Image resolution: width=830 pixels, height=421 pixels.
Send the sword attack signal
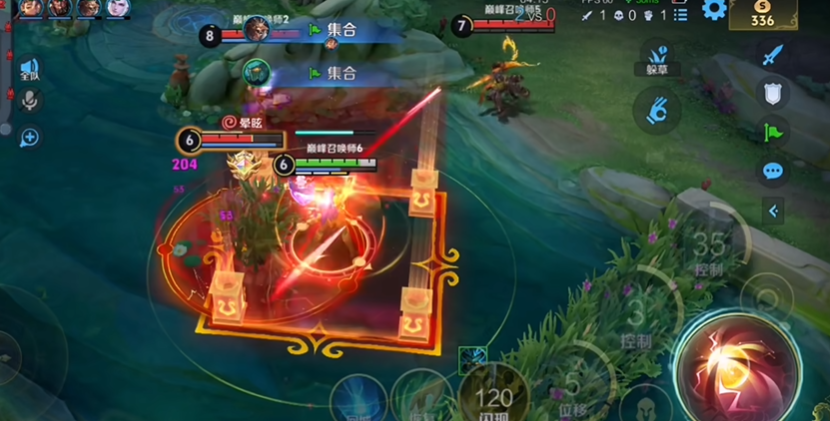[772, 55]
